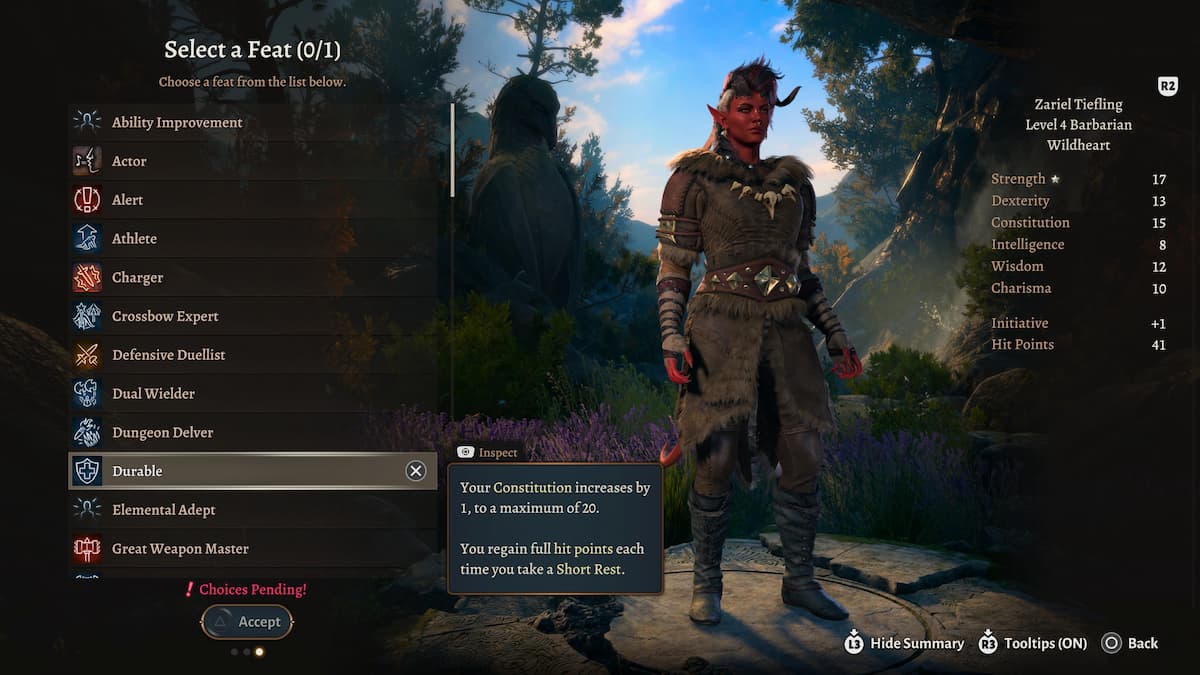Toggle Tooltips (ON) setting
1200x675 pixels.
click(x=1032, y=643)
